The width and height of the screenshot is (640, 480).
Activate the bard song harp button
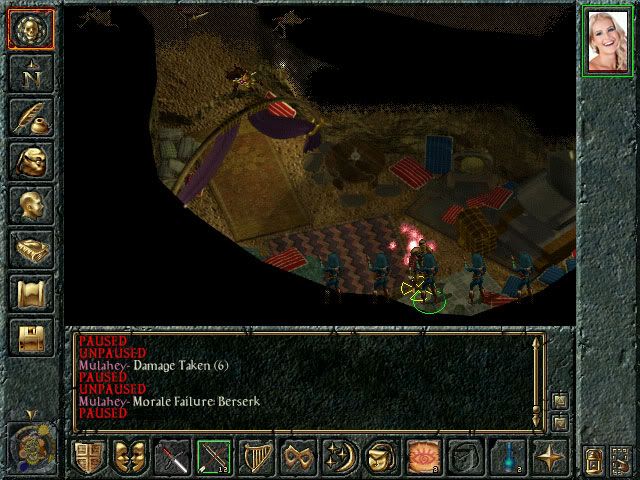pyautogui.click(x=256, y=458)
